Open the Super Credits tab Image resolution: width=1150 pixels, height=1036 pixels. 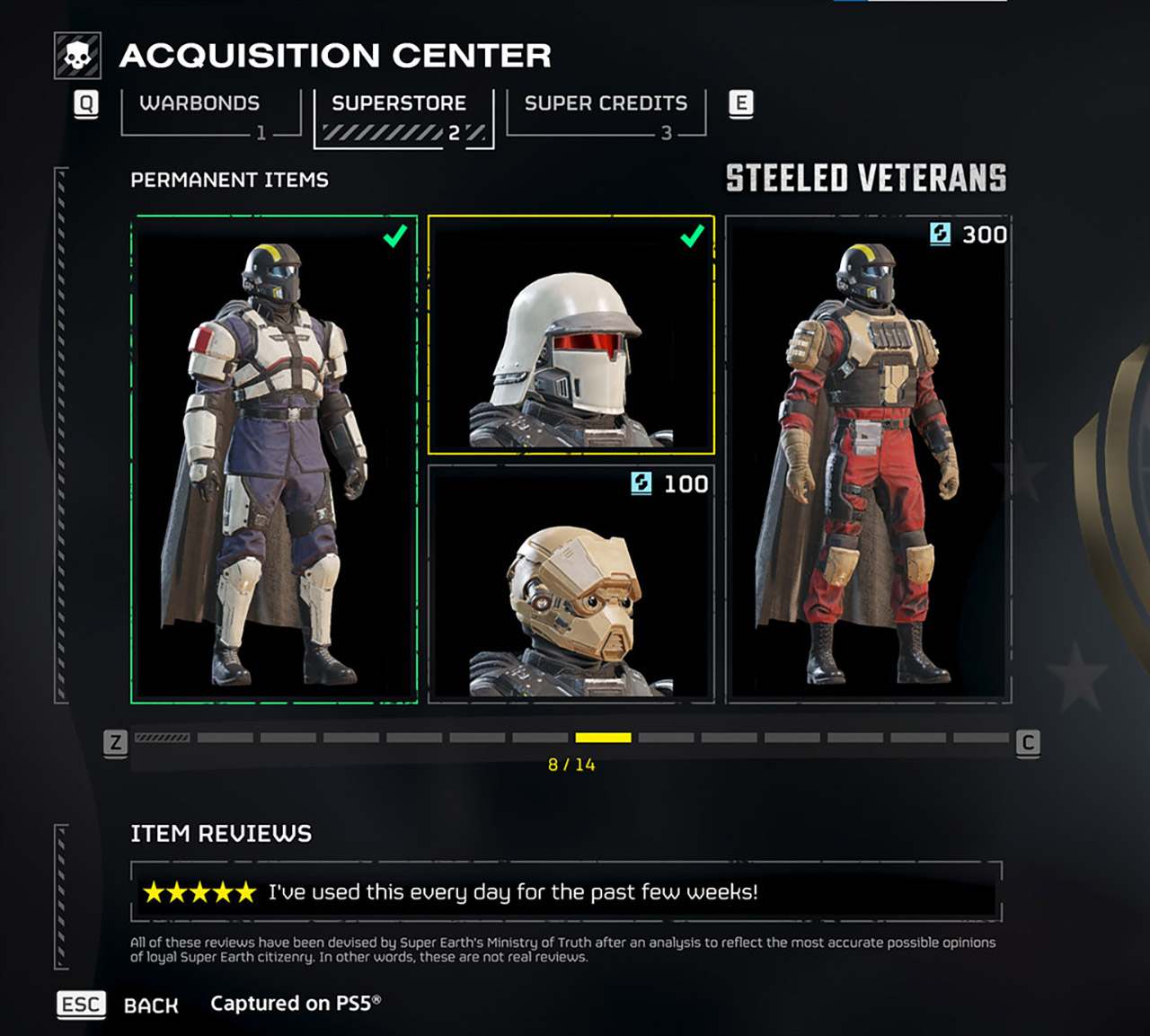pyautogui.click(x=606, y=103)
